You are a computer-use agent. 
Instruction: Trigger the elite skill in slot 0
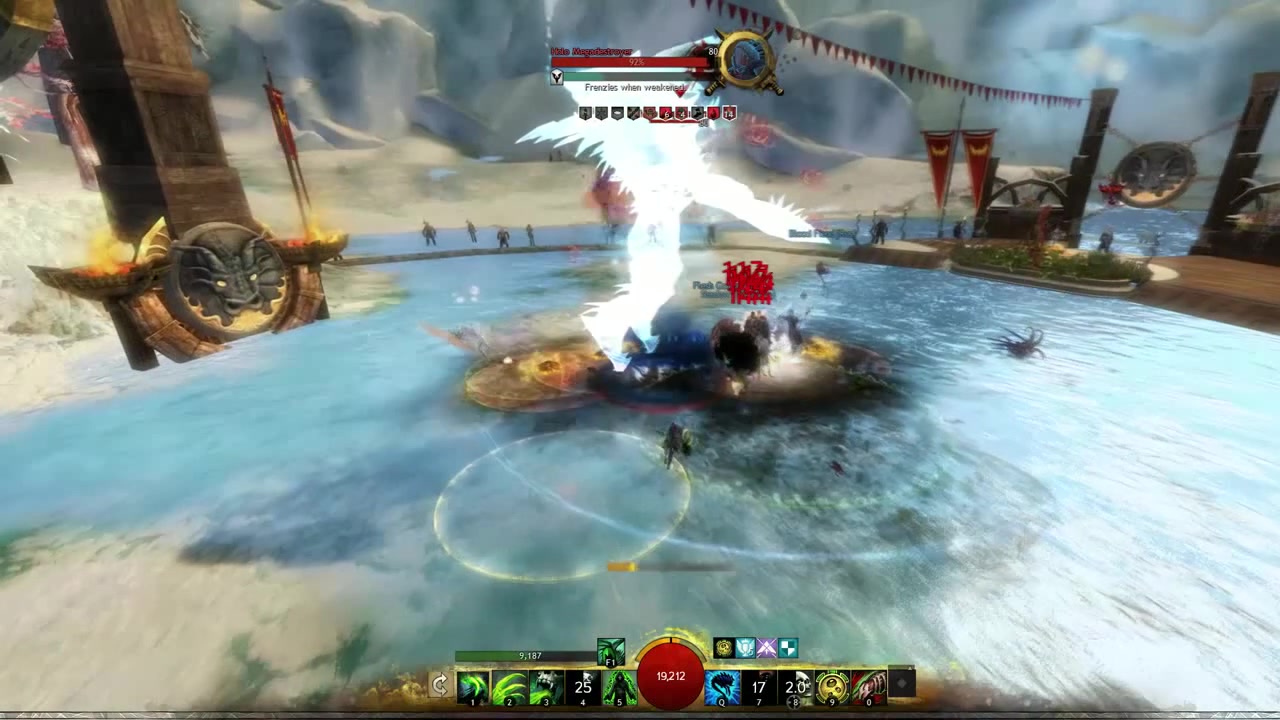[867, 684]
